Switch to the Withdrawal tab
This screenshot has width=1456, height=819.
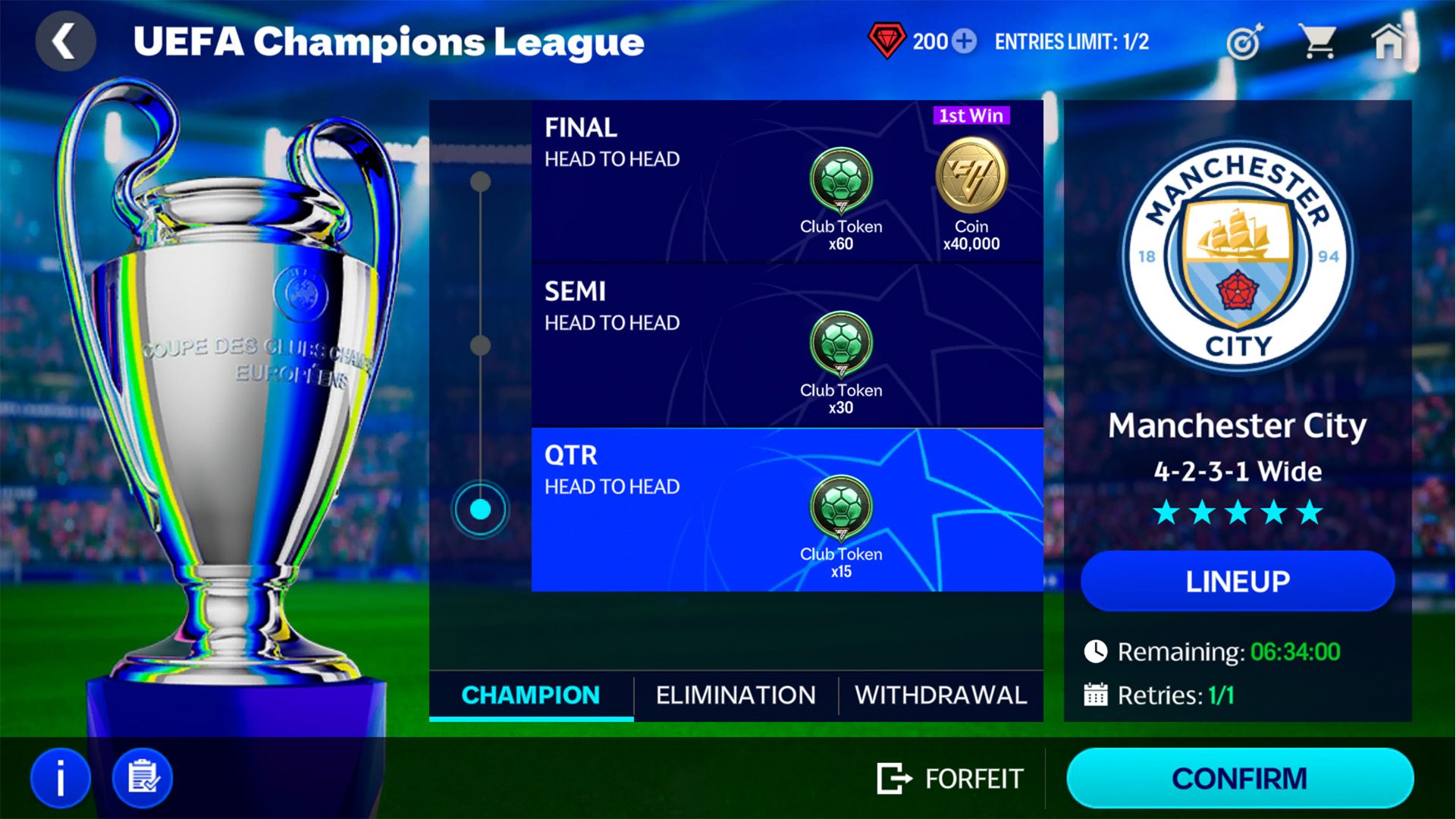[940, 694]
